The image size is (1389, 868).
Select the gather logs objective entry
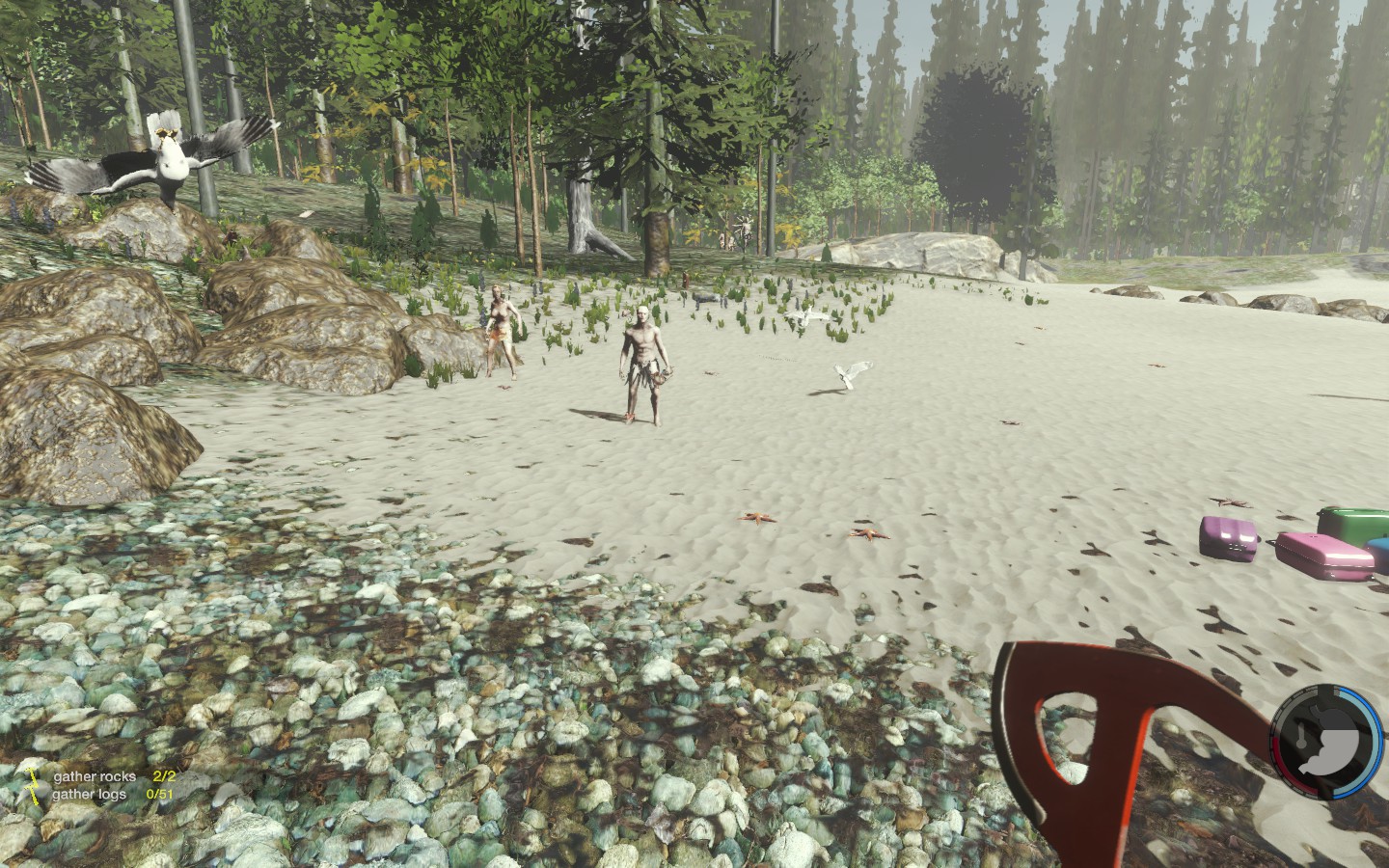(x=90, y=794)
